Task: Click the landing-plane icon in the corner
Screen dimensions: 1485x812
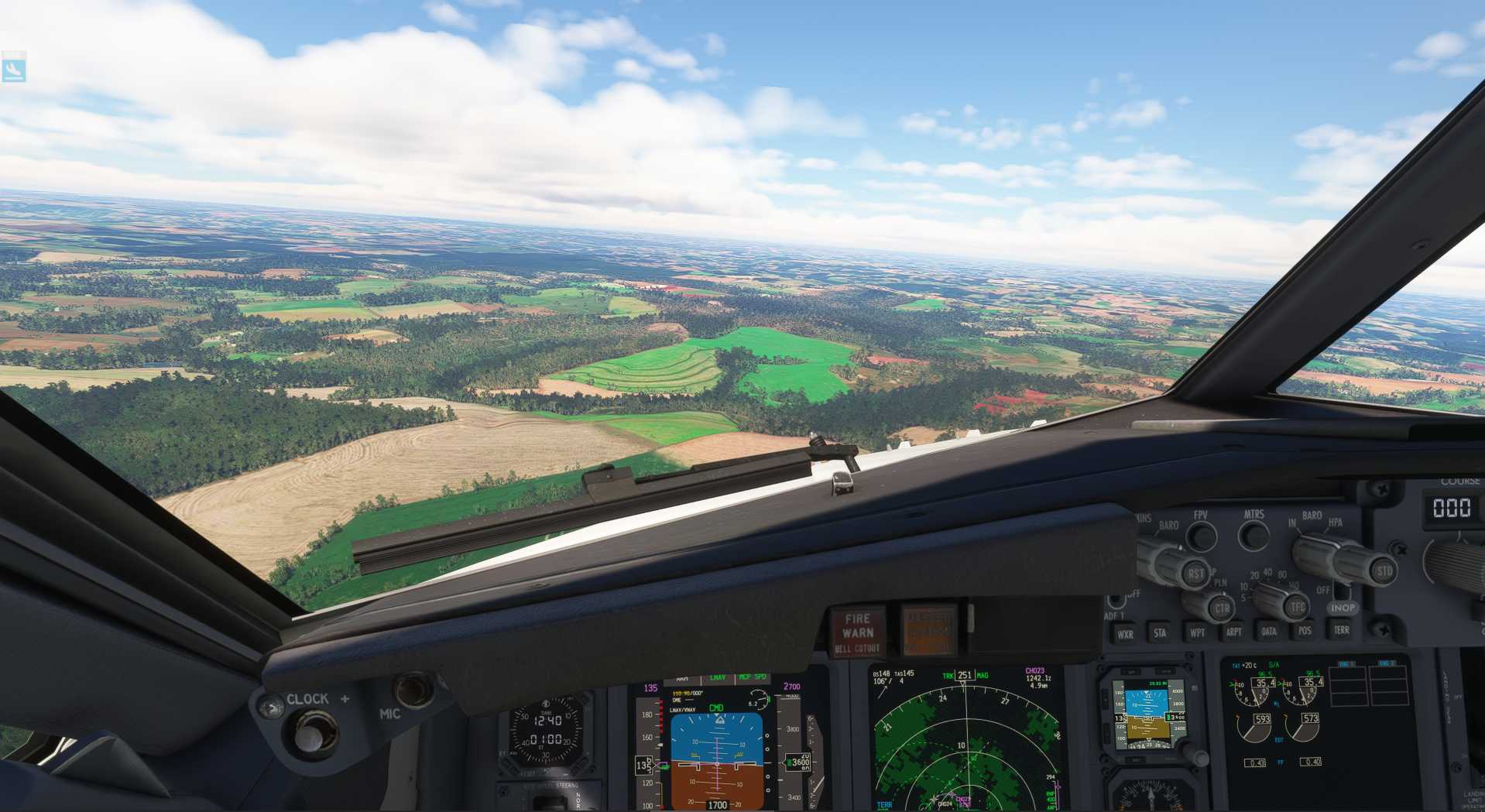Action: [14, 69]
